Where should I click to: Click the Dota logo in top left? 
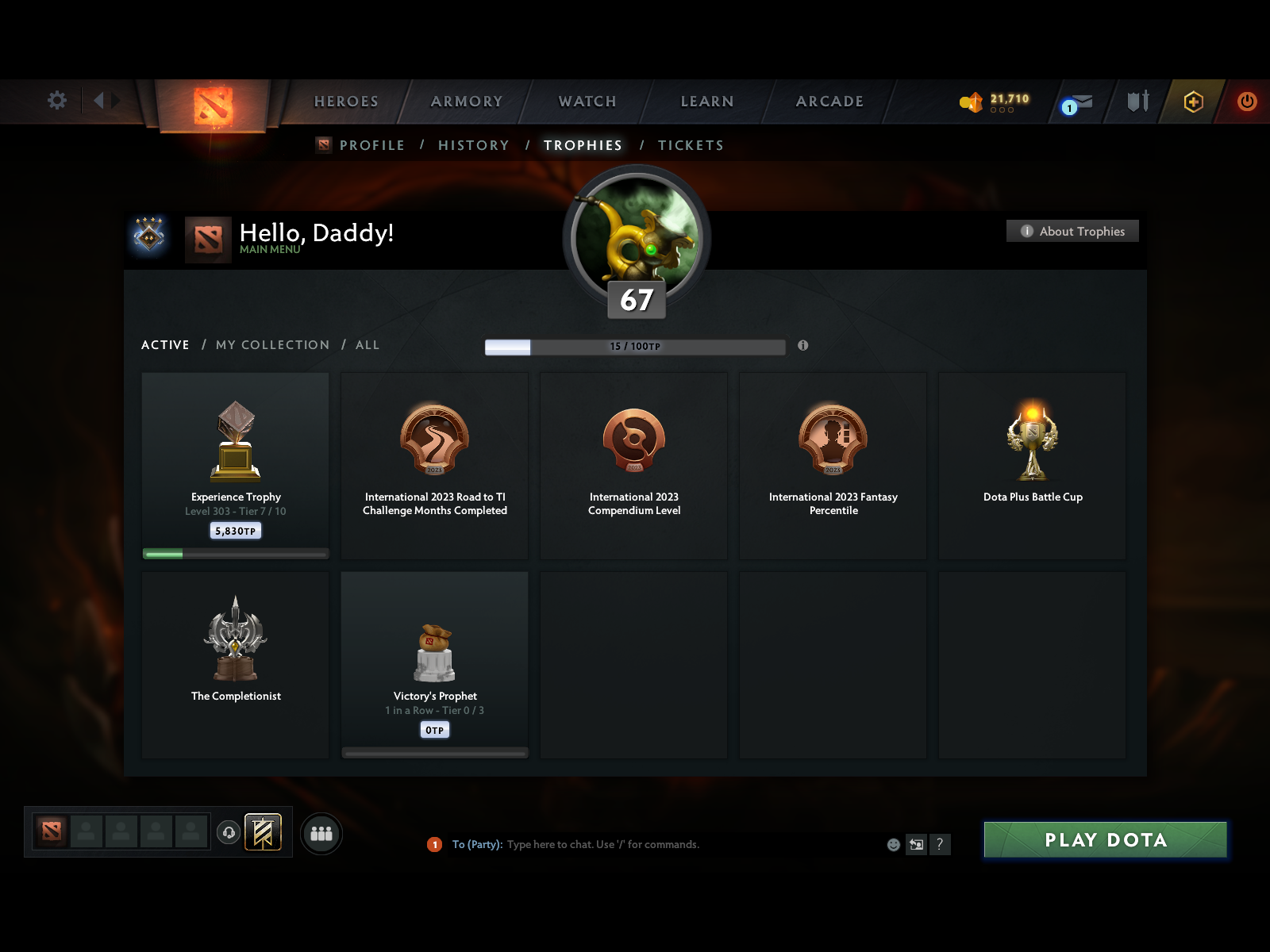[215, 107]
